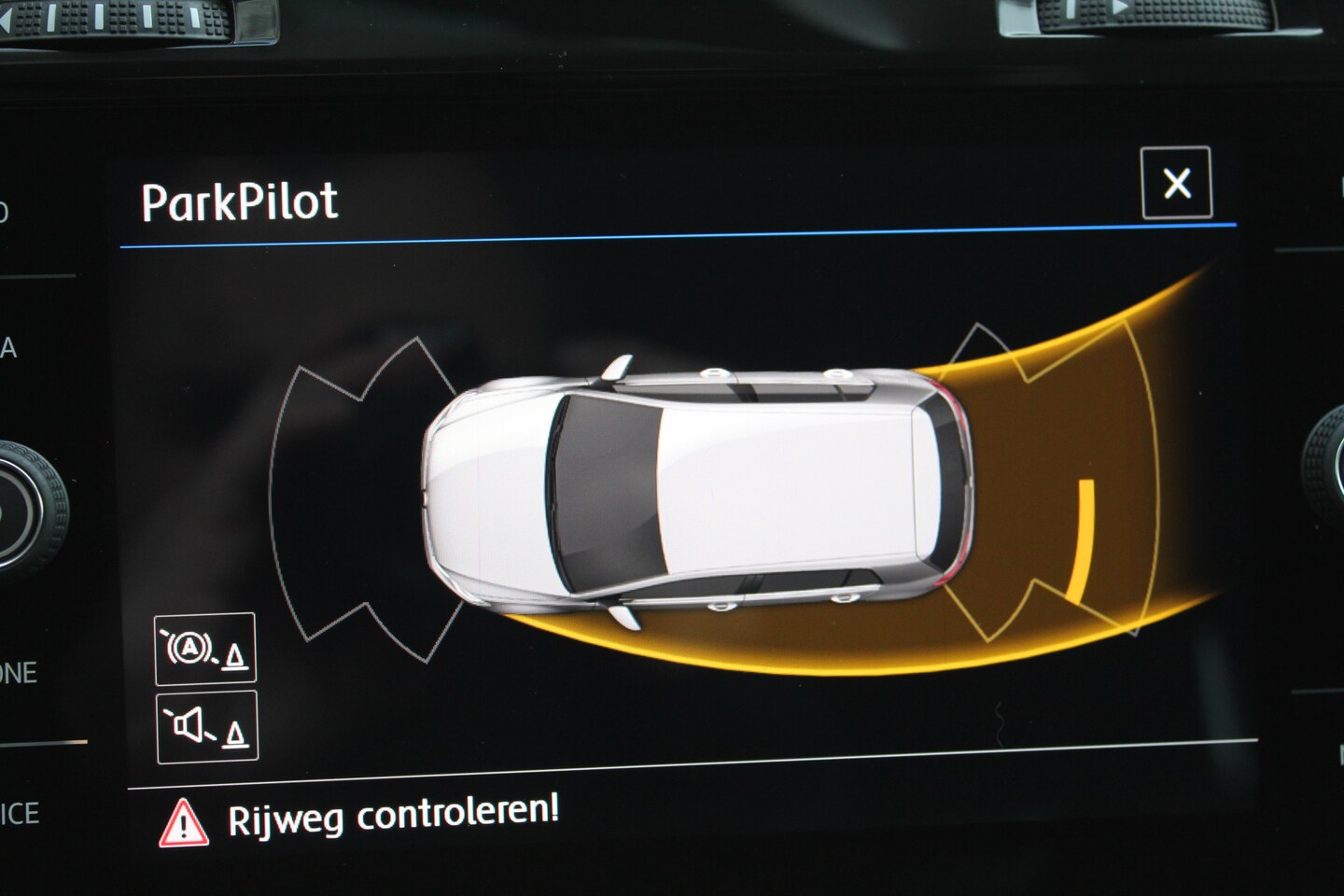Mute the parking sensor warning sound
This screenshot has height=896, width=1344.
pyautogui.click(x=206, y=726)
